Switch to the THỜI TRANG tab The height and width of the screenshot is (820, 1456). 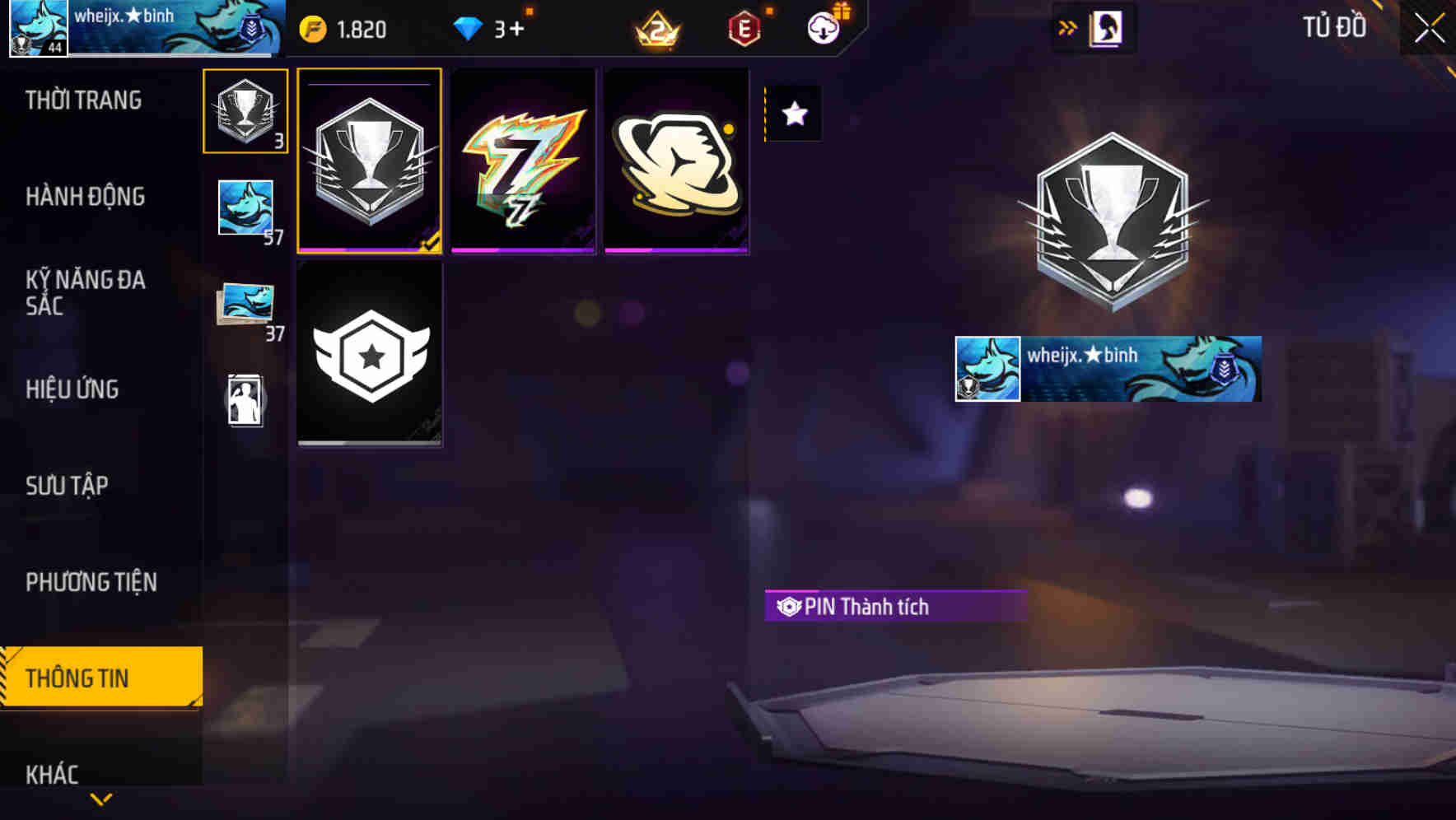pos(82,100)
